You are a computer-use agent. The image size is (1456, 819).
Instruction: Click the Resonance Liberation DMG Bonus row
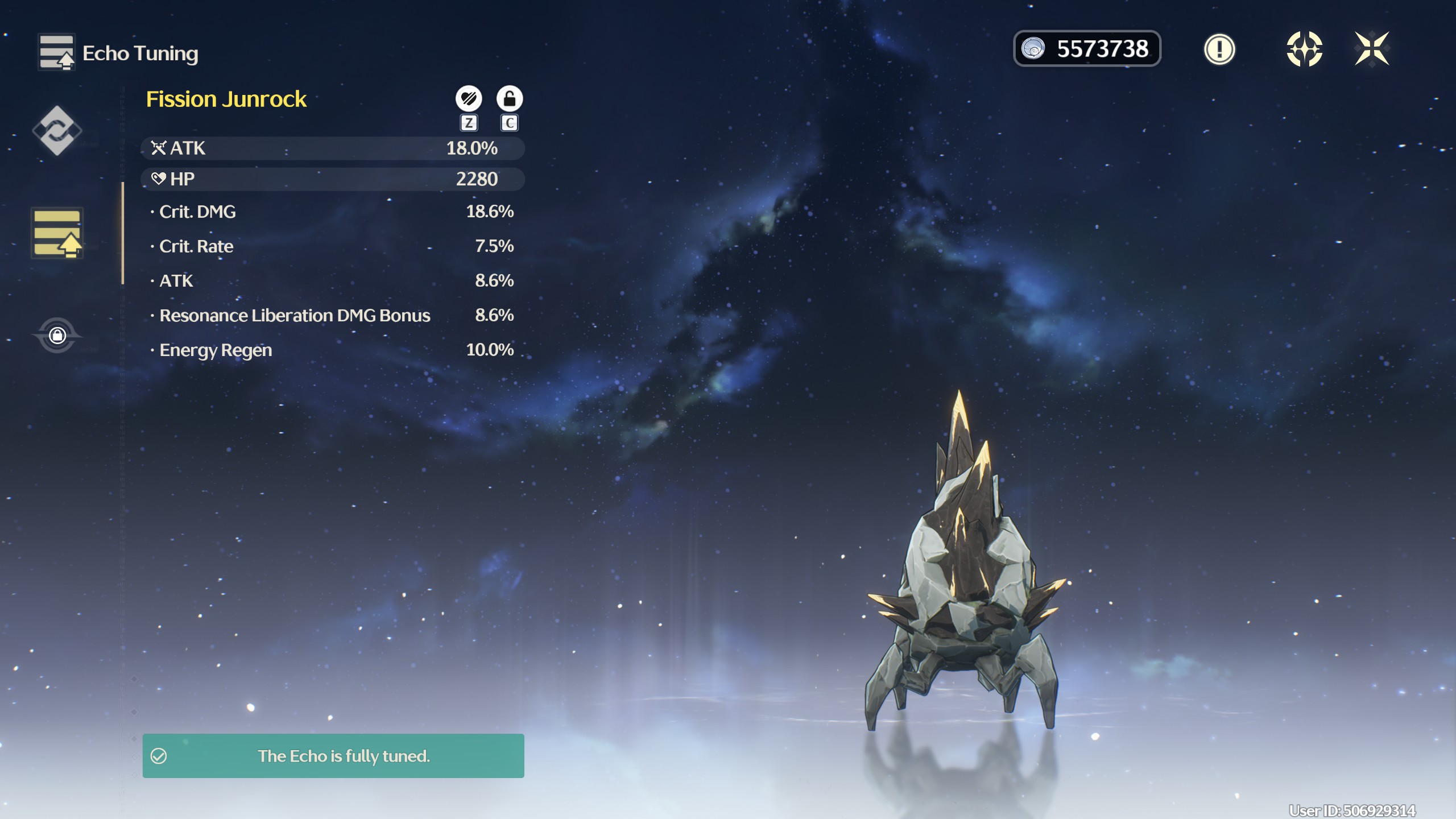(332, 315)
